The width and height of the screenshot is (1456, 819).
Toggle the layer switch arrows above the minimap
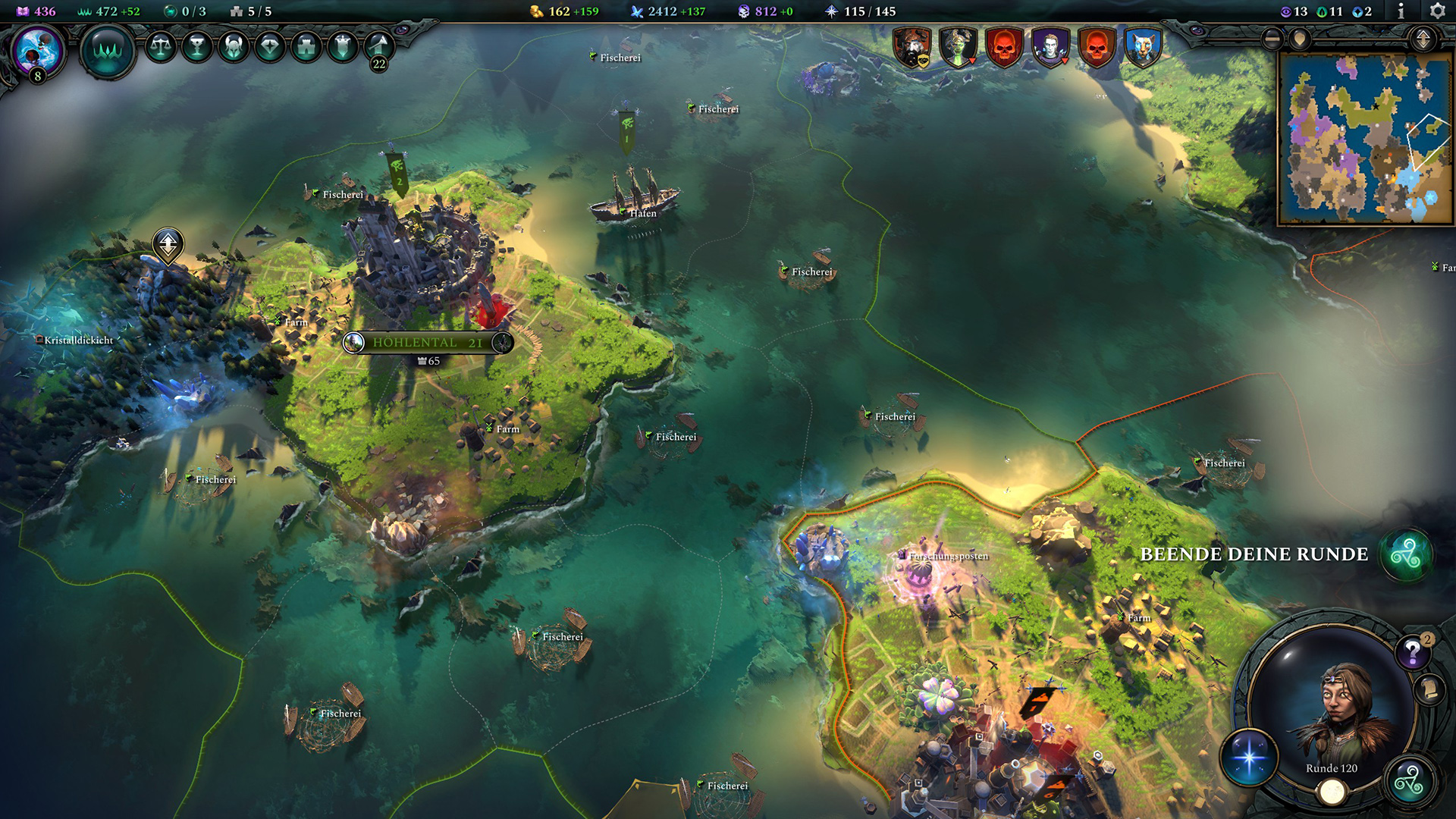pos(1423,39)
